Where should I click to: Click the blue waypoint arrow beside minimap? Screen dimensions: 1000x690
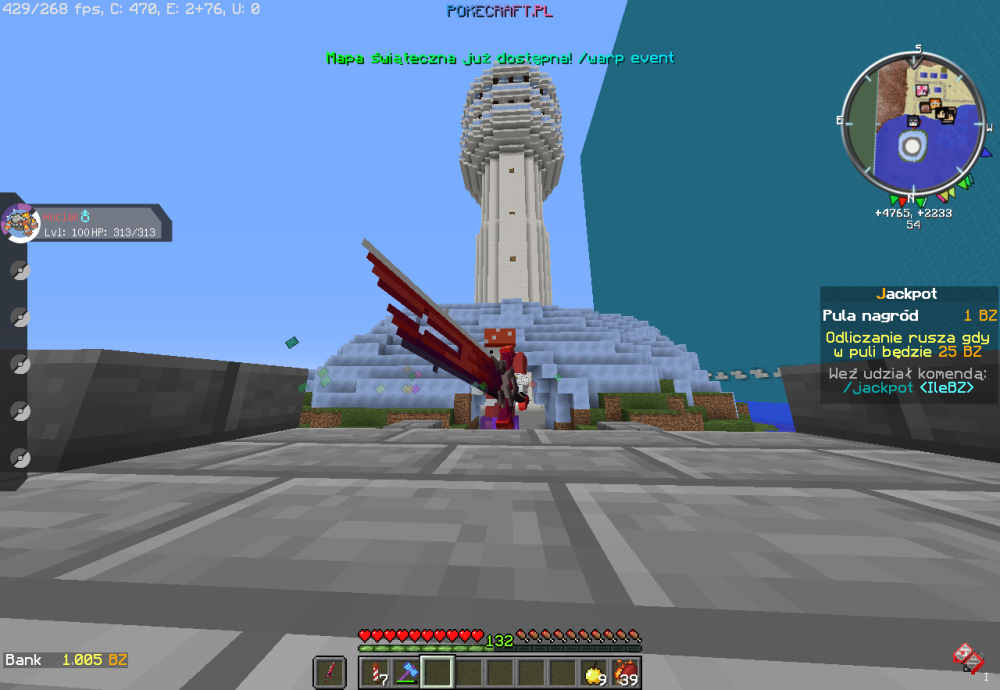pos(986,153)
